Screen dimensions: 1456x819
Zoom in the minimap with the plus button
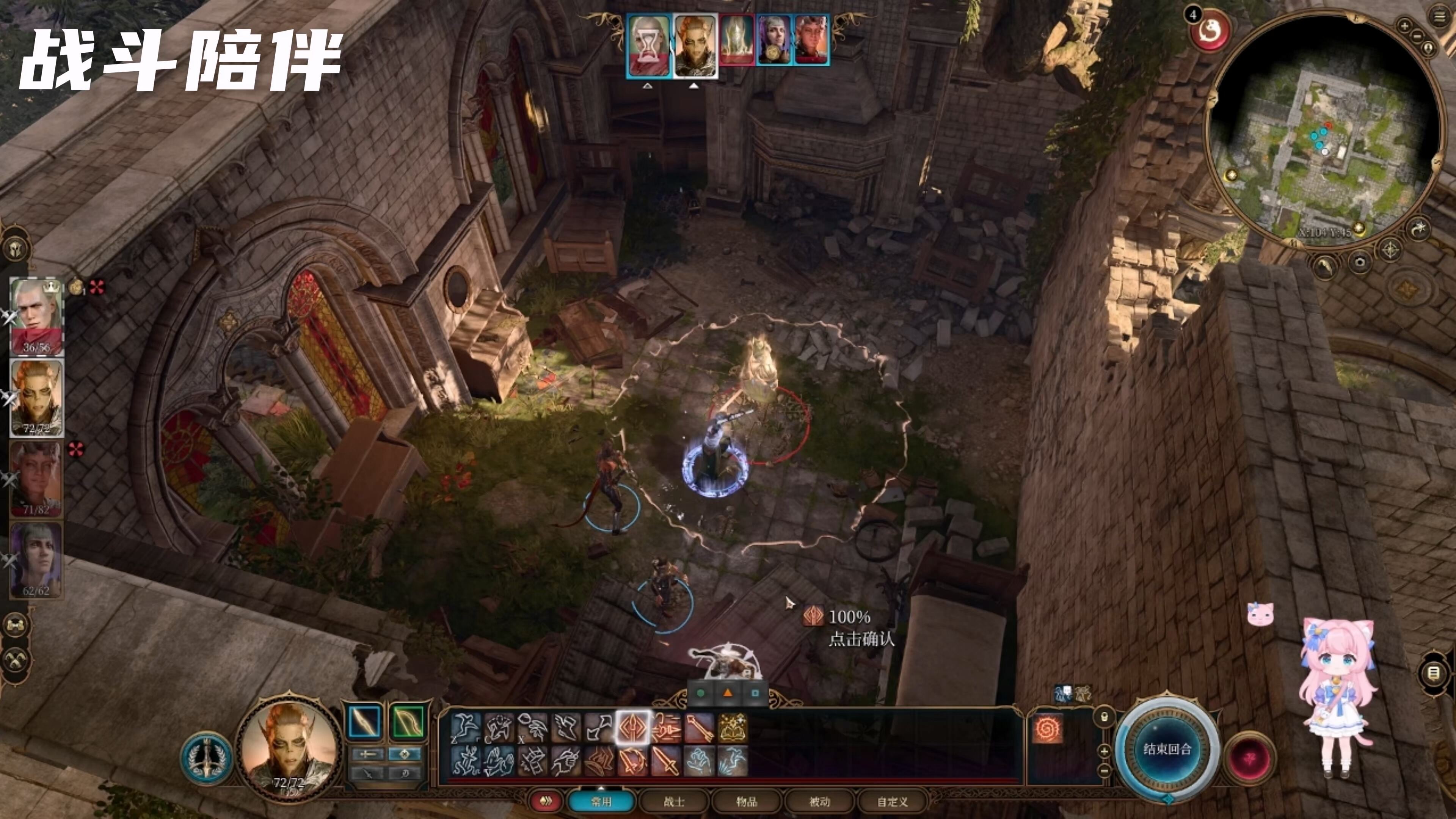1404,25
